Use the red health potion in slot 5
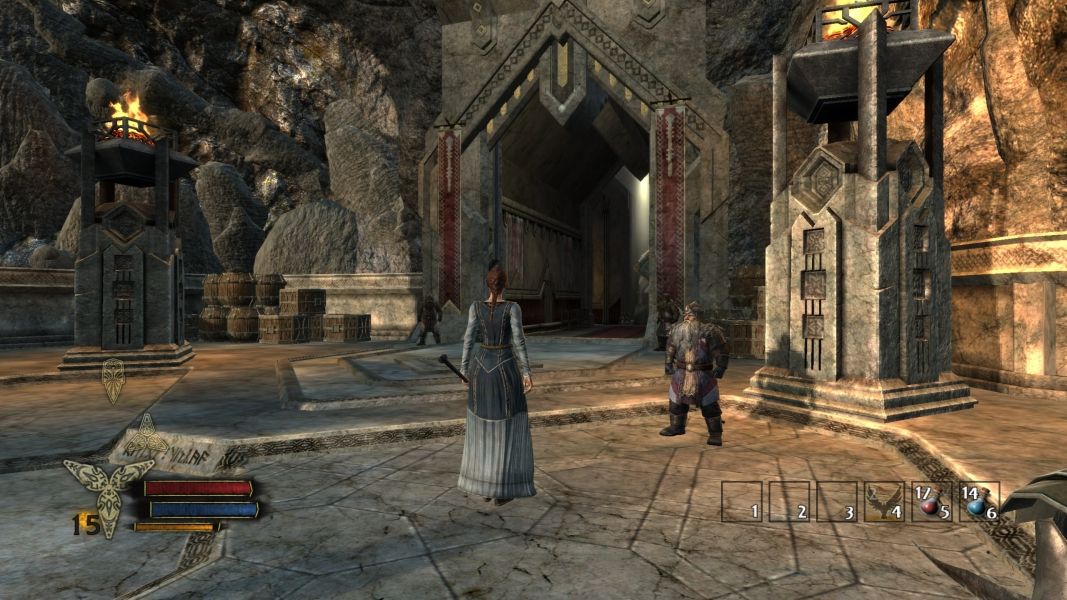Screen dimensions: 1067x600 click(930, 502)
